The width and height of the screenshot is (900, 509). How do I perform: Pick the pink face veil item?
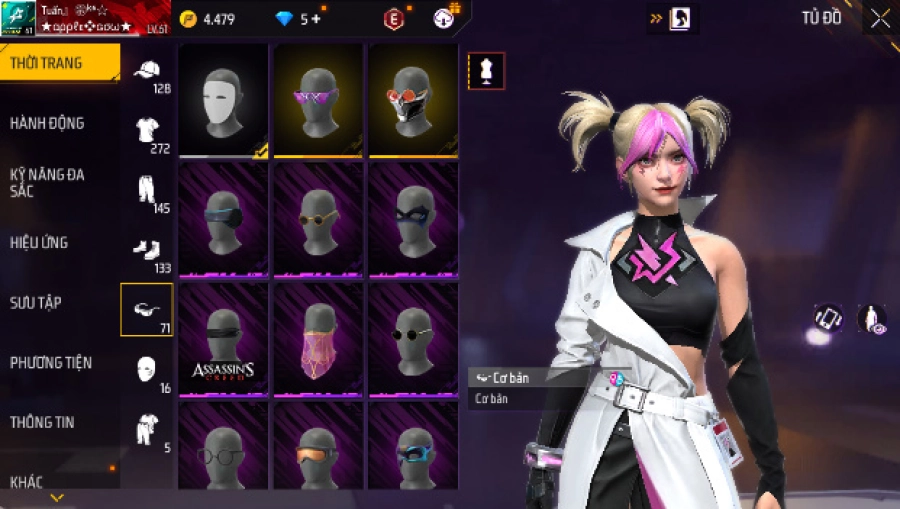pyautogui.click(x=318, y=340)
